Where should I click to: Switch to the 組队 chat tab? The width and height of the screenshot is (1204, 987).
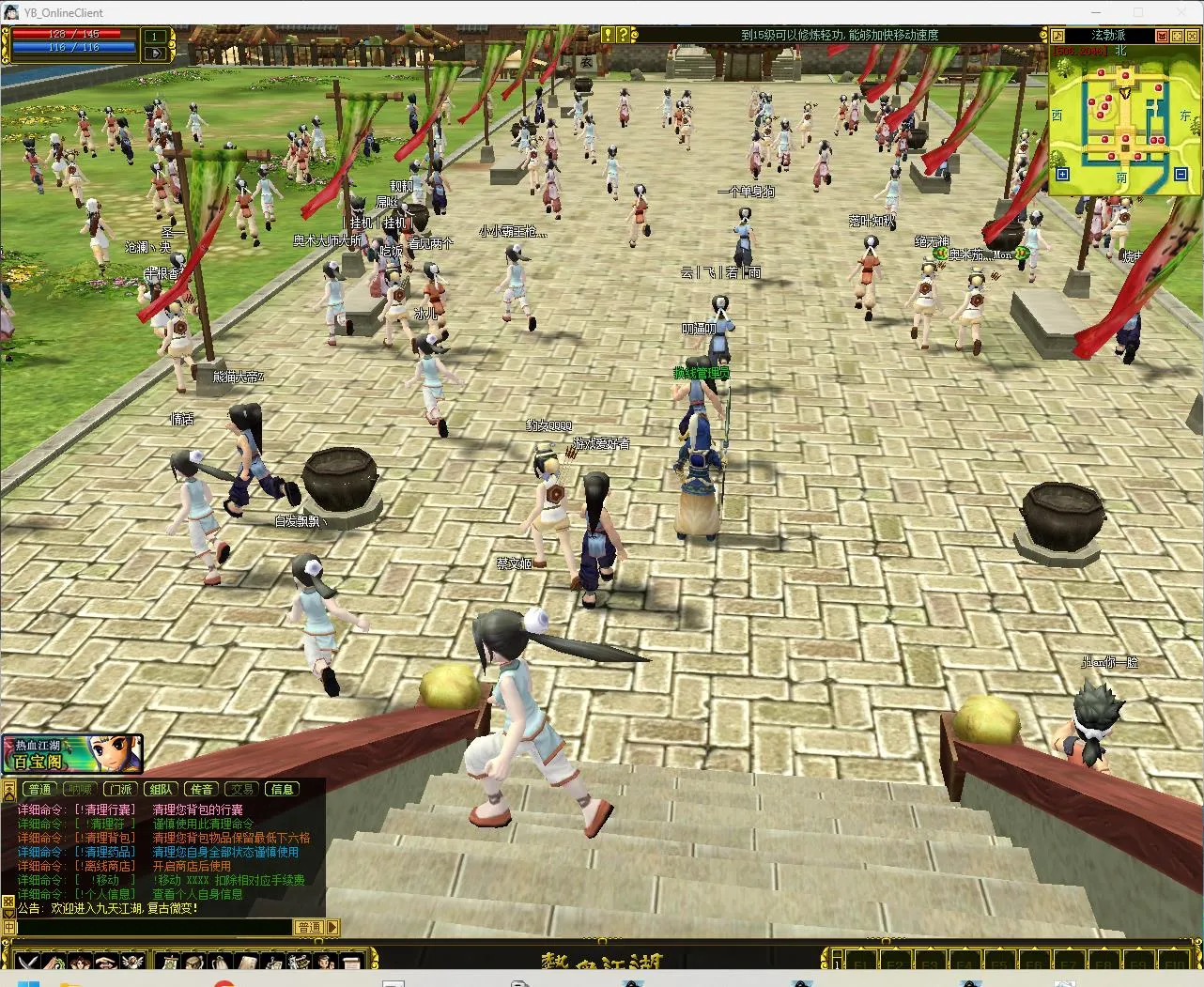tap(161, 790)
